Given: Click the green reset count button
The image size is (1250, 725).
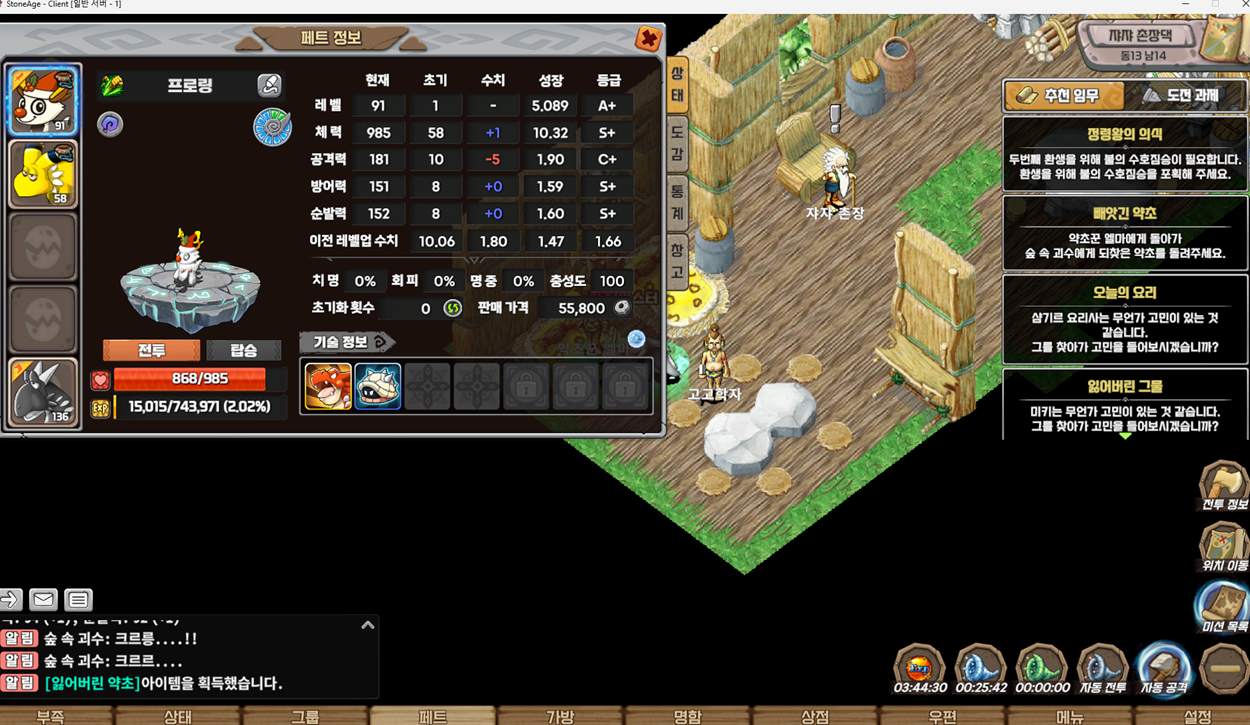Looking at the screenshot, I should click(x=452, y=308).
